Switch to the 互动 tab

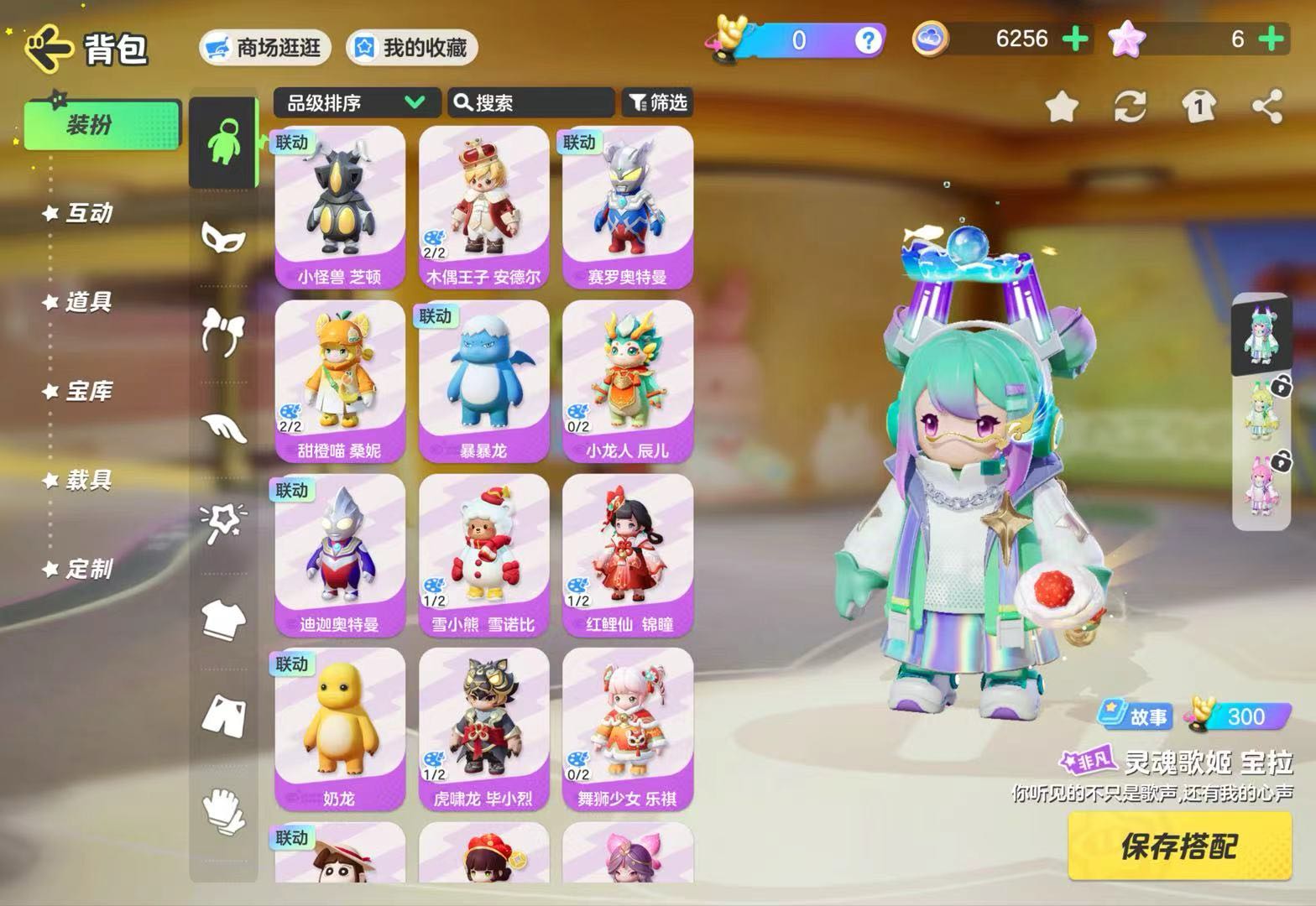(x=88, y=214)
